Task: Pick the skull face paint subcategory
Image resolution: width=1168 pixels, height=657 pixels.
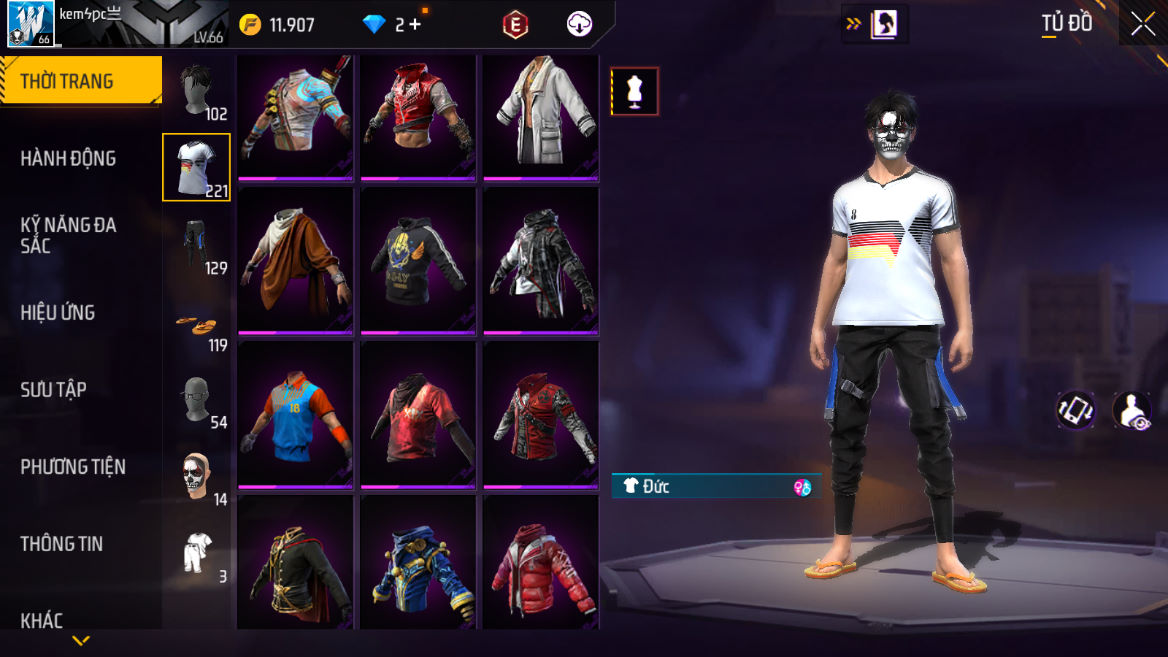Action: coord(197,477)
